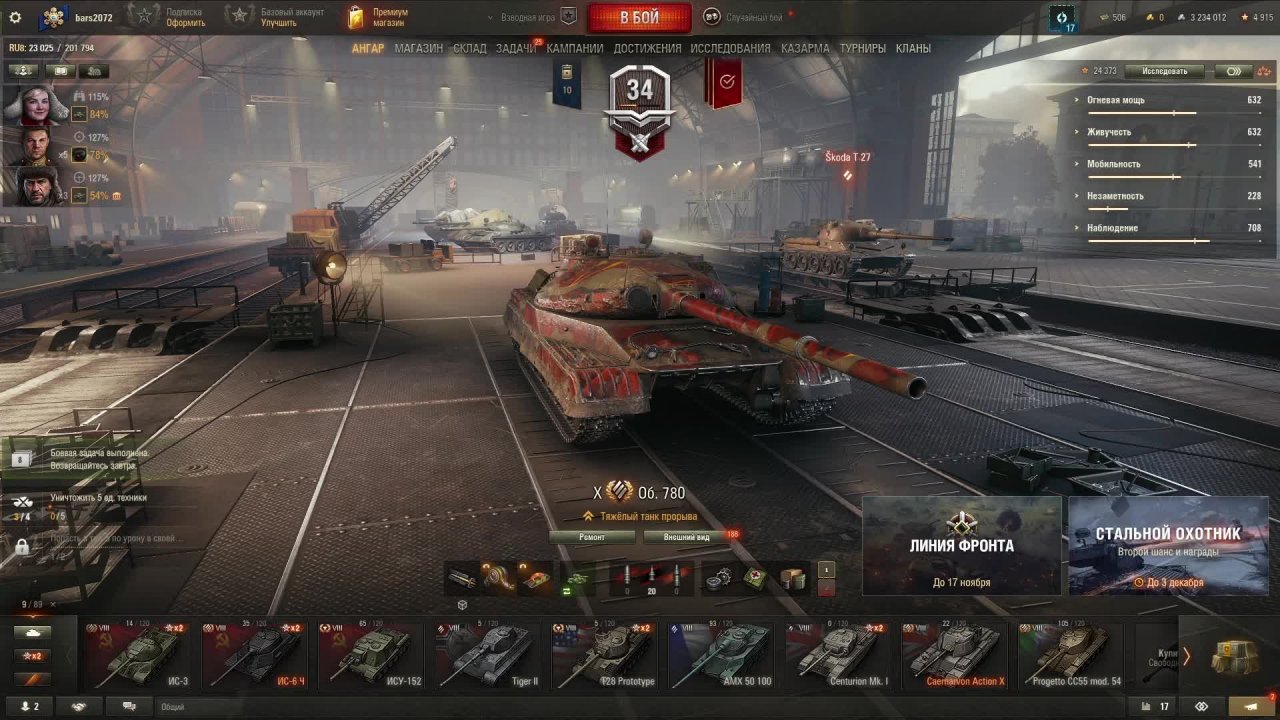Select the AMX 50 100 tank card
The image size is (1280, 720).
724,655
